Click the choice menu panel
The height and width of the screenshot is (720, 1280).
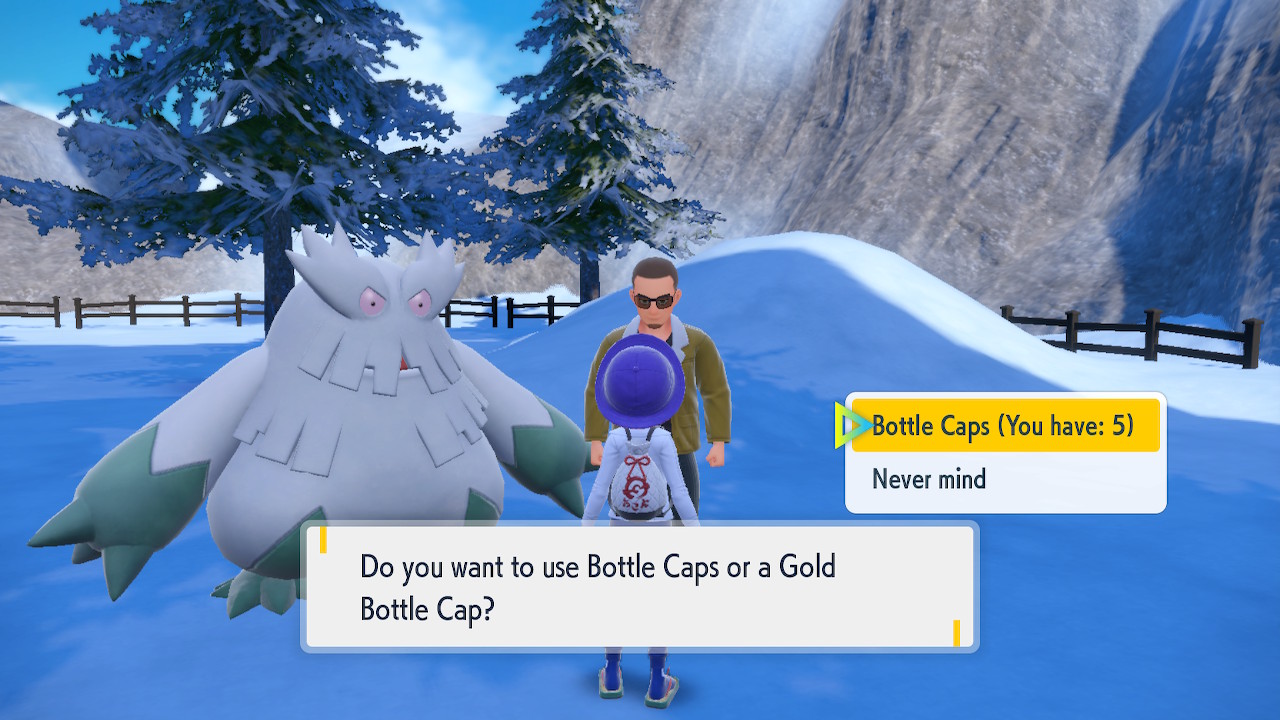(1005, 452)
